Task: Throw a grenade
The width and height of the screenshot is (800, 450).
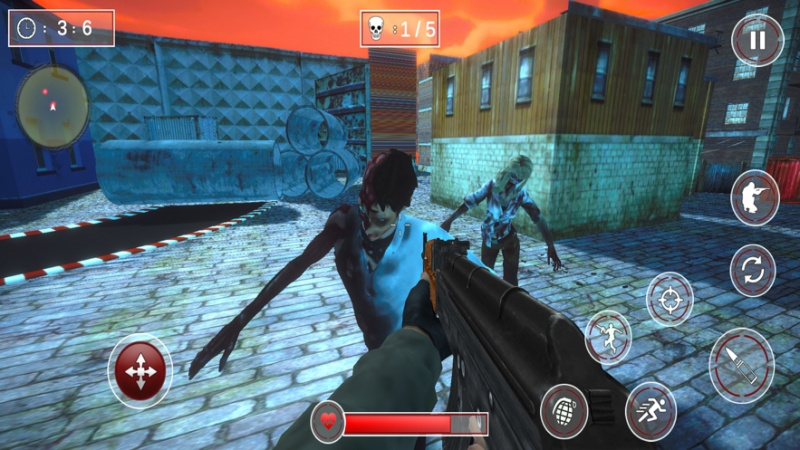Action: point(564,410)
